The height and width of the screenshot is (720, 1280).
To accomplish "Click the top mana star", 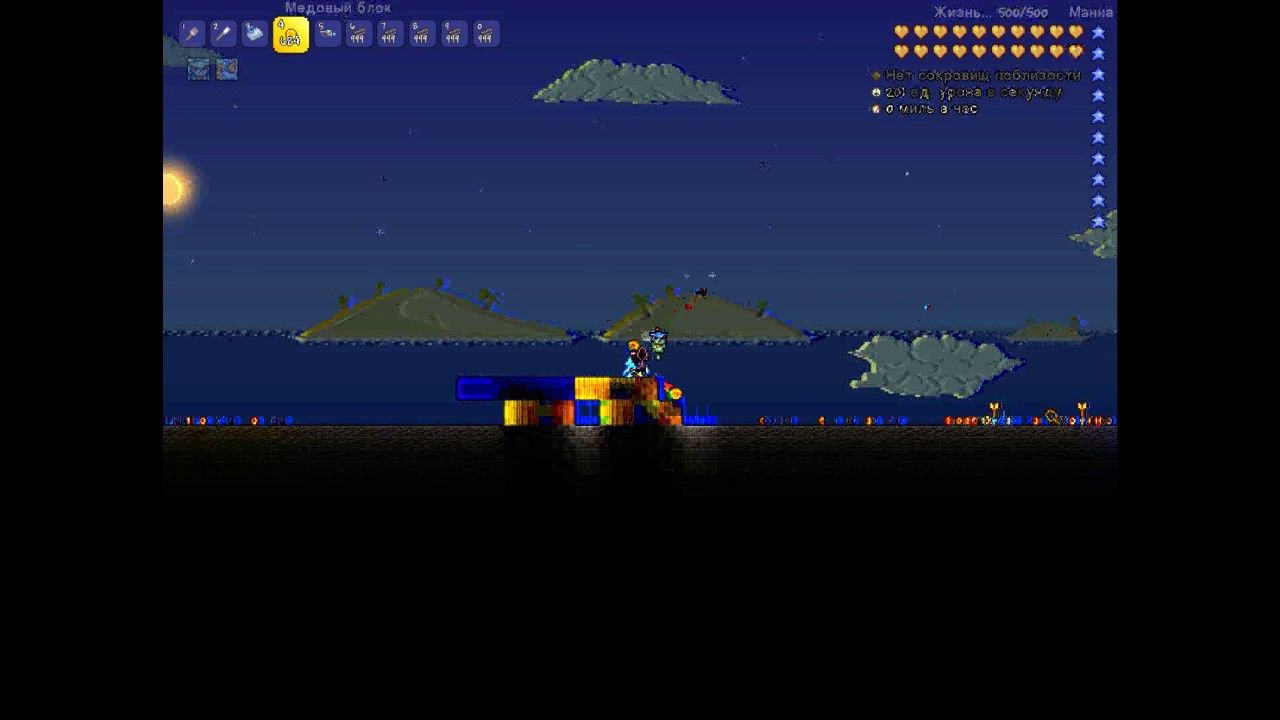I will coord(1098,32).
